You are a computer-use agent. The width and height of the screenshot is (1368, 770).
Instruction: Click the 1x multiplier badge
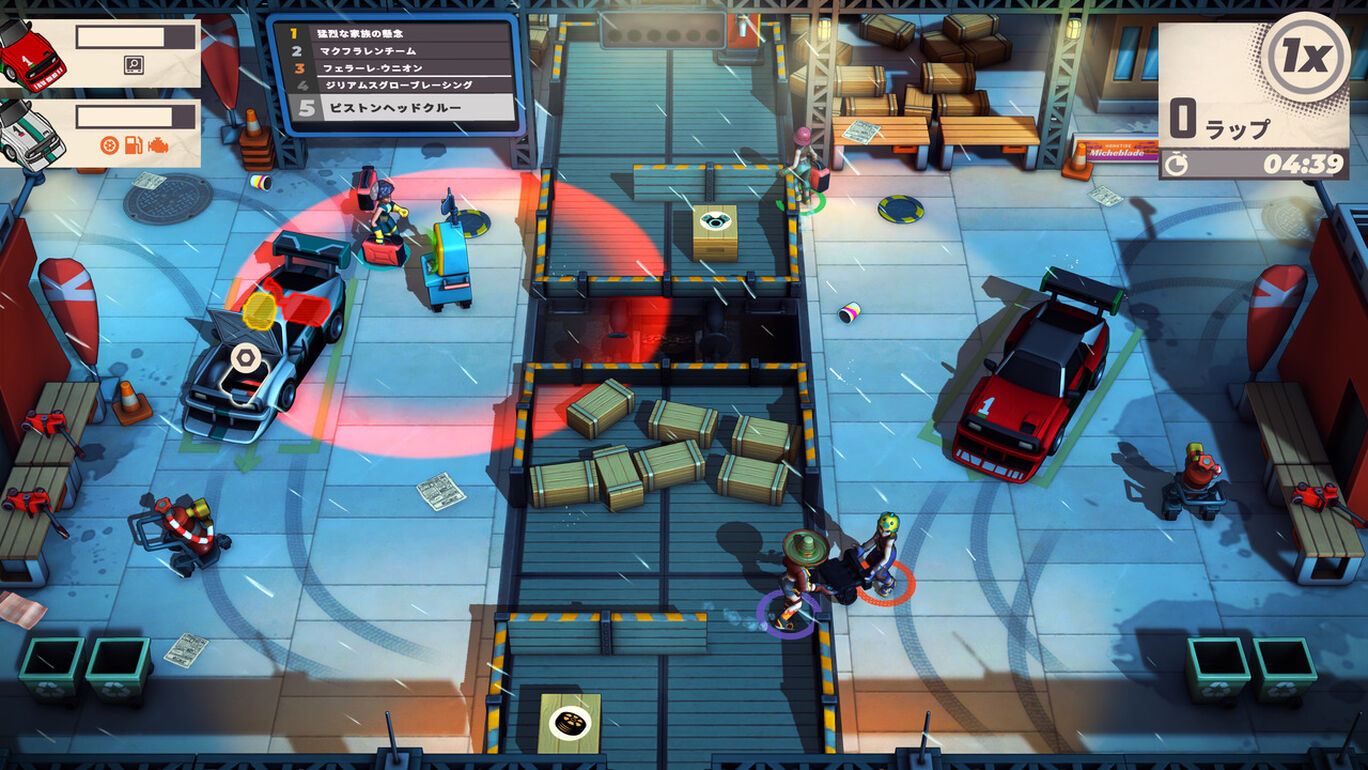1306,57
